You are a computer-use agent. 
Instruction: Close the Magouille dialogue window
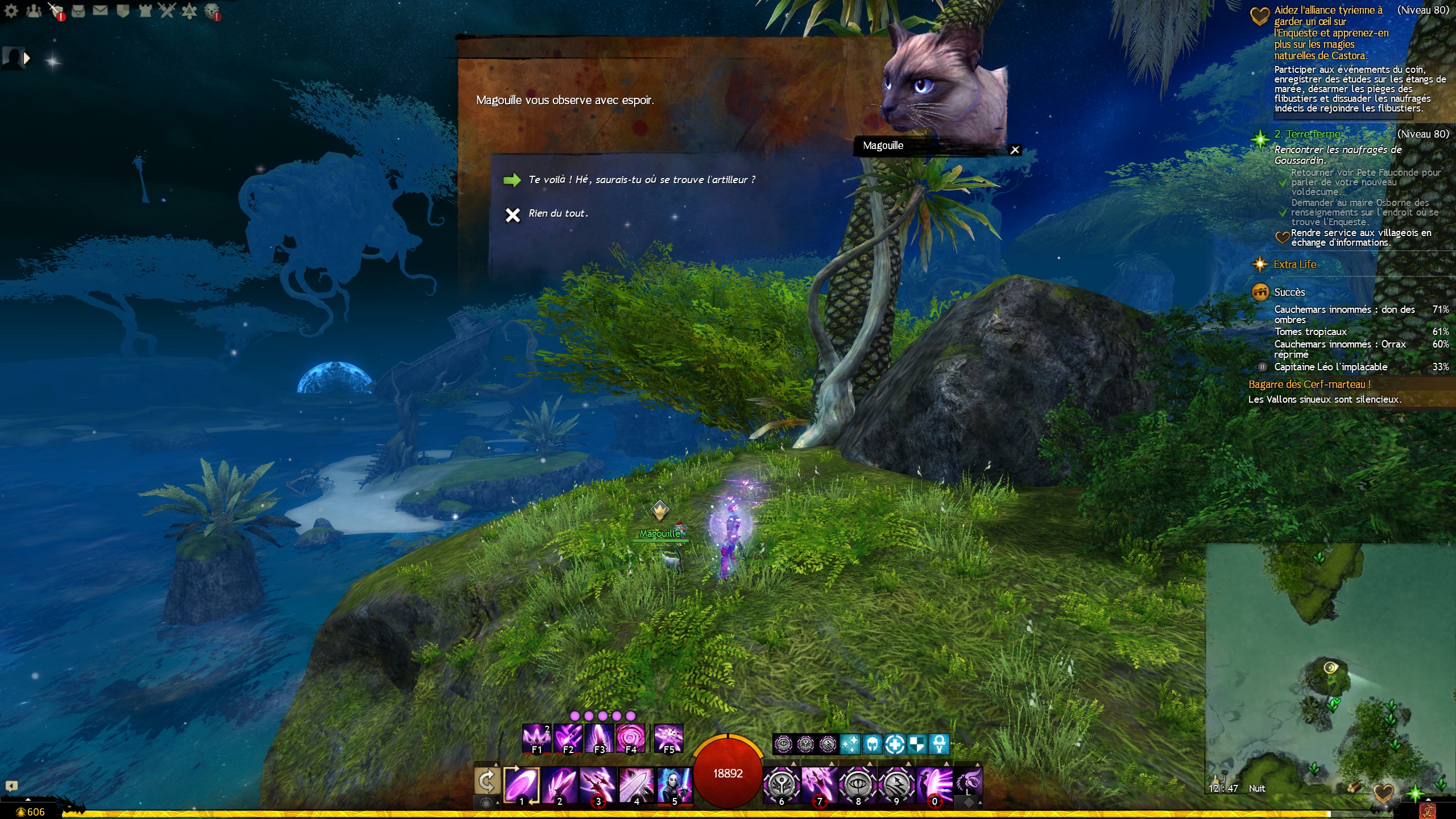coord(1015,150)
